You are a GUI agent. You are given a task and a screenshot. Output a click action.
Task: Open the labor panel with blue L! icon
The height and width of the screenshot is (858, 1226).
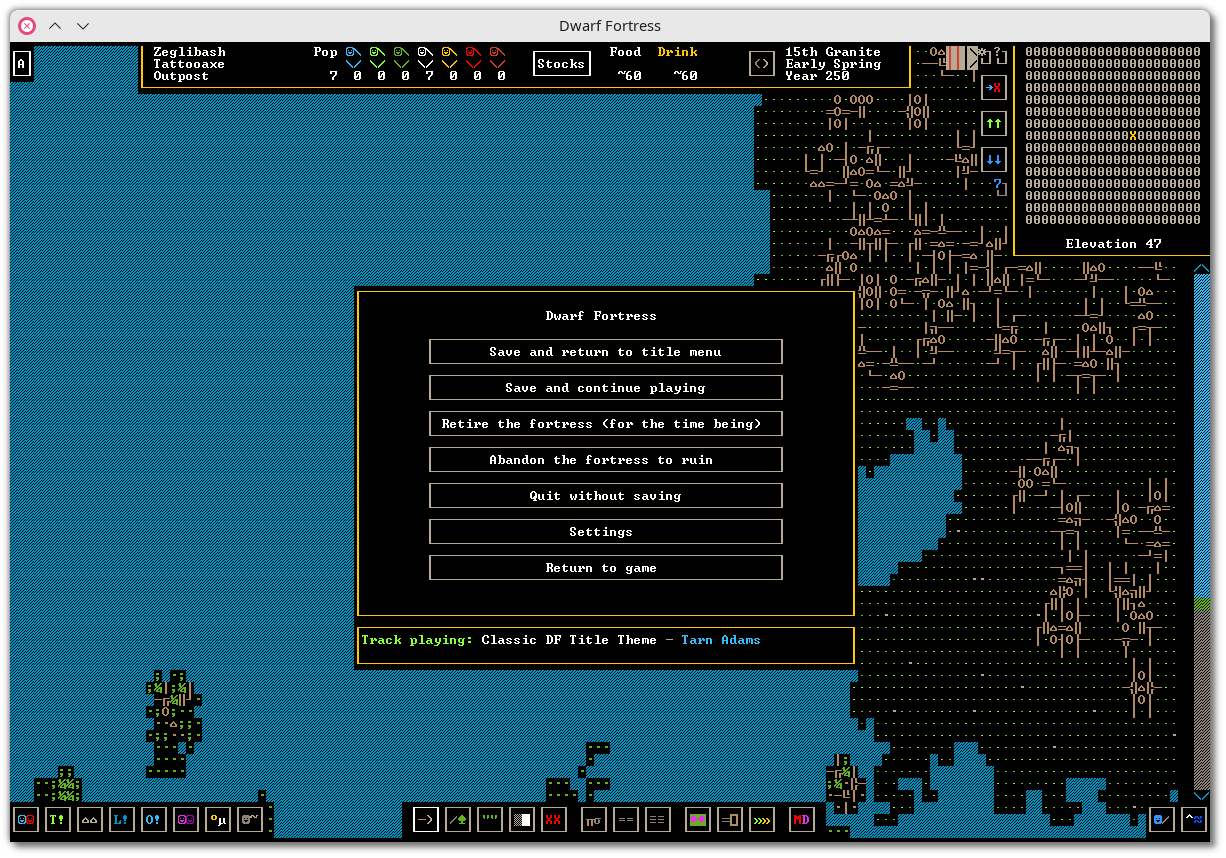tap(122, 820)
